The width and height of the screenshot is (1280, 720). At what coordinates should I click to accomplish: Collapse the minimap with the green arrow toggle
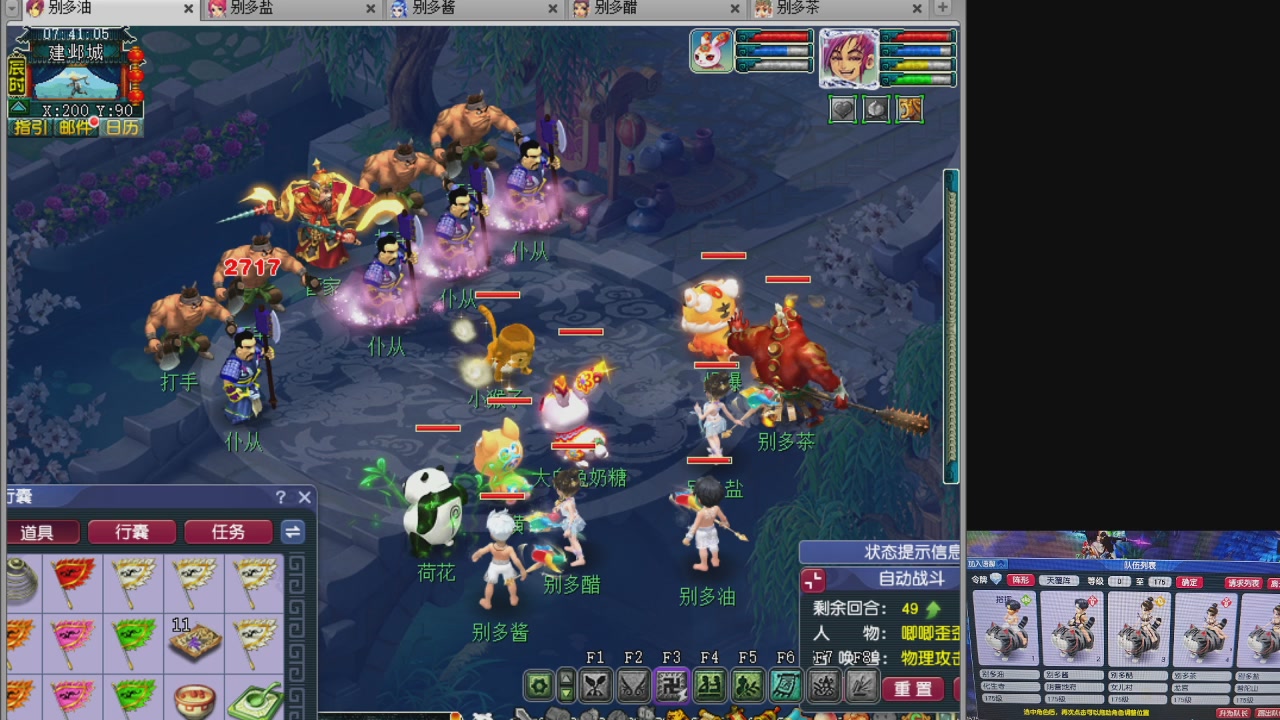click(18, 106)
